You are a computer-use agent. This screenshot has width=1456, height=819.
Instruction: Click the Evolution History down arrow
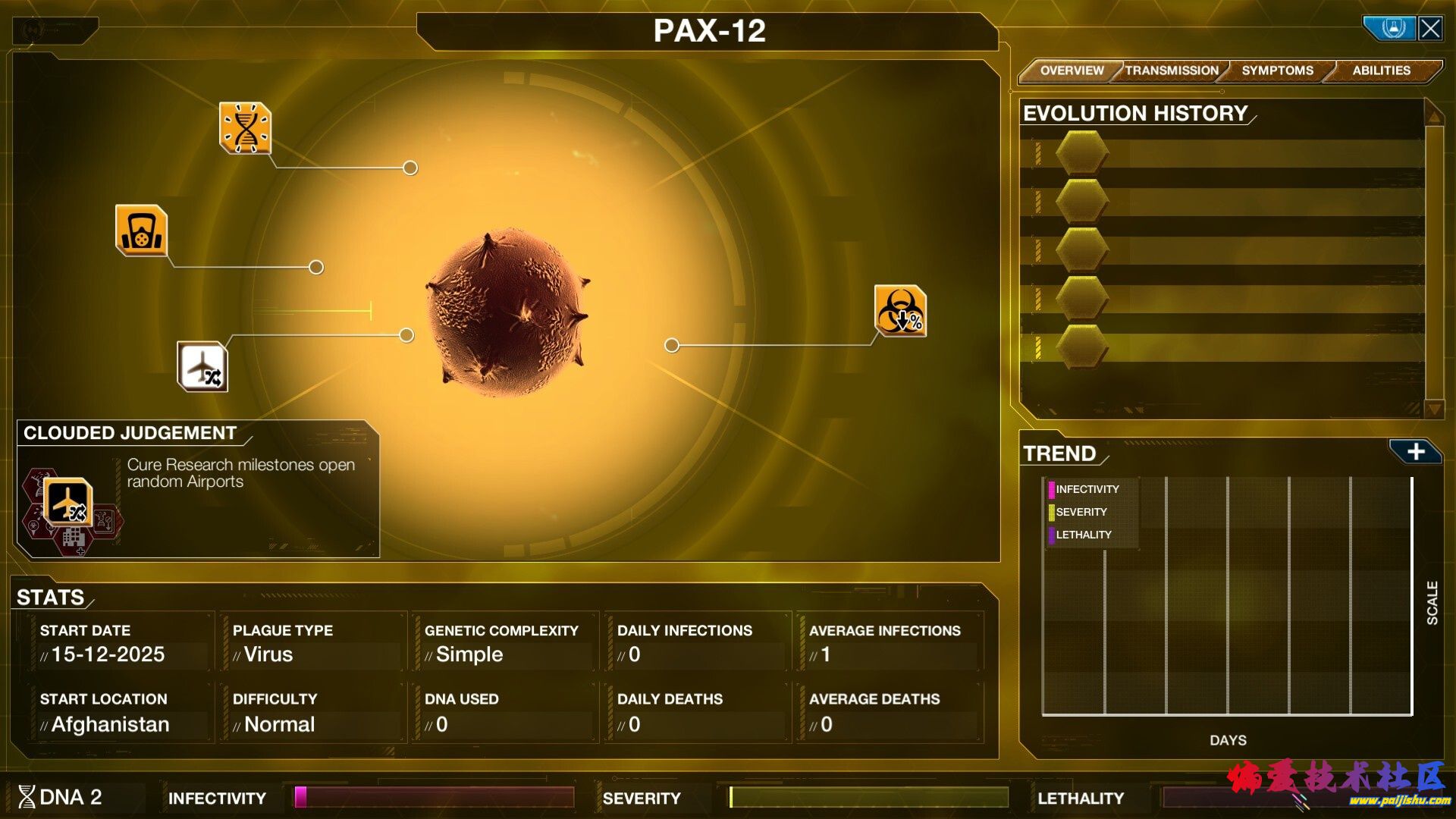point(1433,409)
